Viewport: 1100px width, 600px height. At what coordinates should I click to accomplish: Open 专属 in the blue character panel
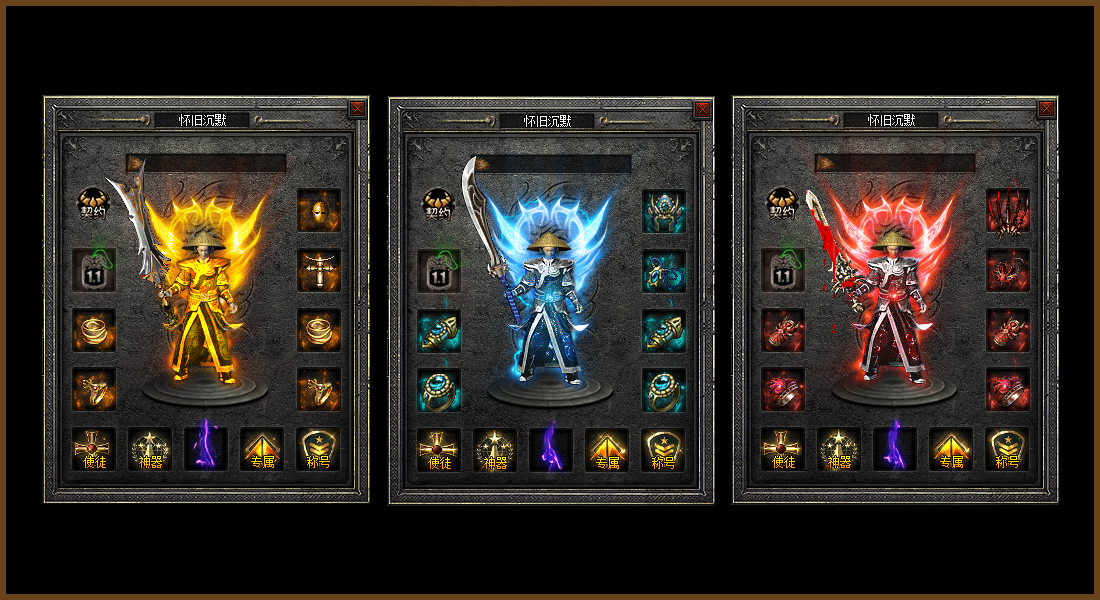607,450
